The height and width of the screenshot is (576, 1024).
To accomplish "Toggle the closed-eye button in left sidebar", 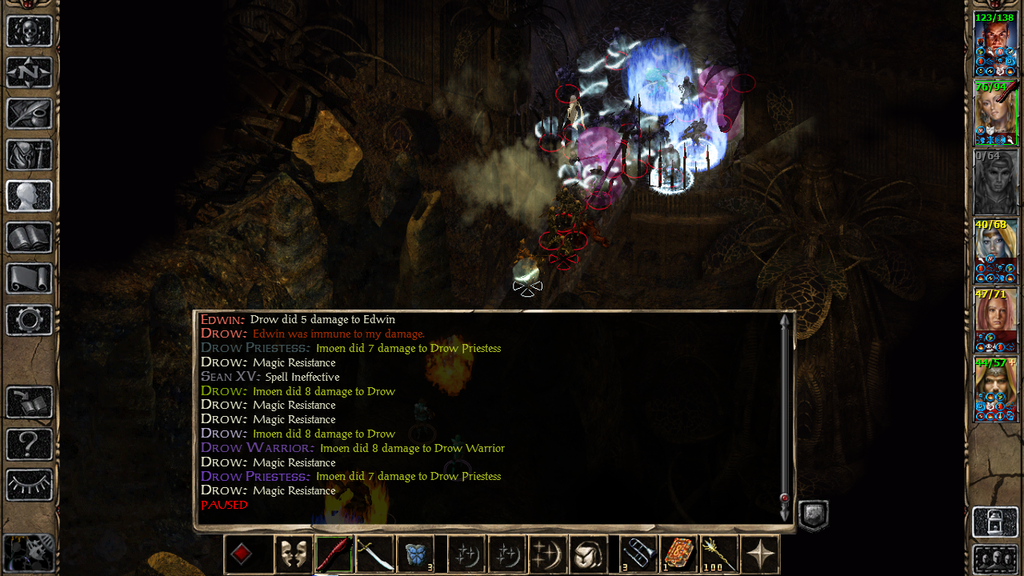I will pyautogui.click(x=29, y=484).
